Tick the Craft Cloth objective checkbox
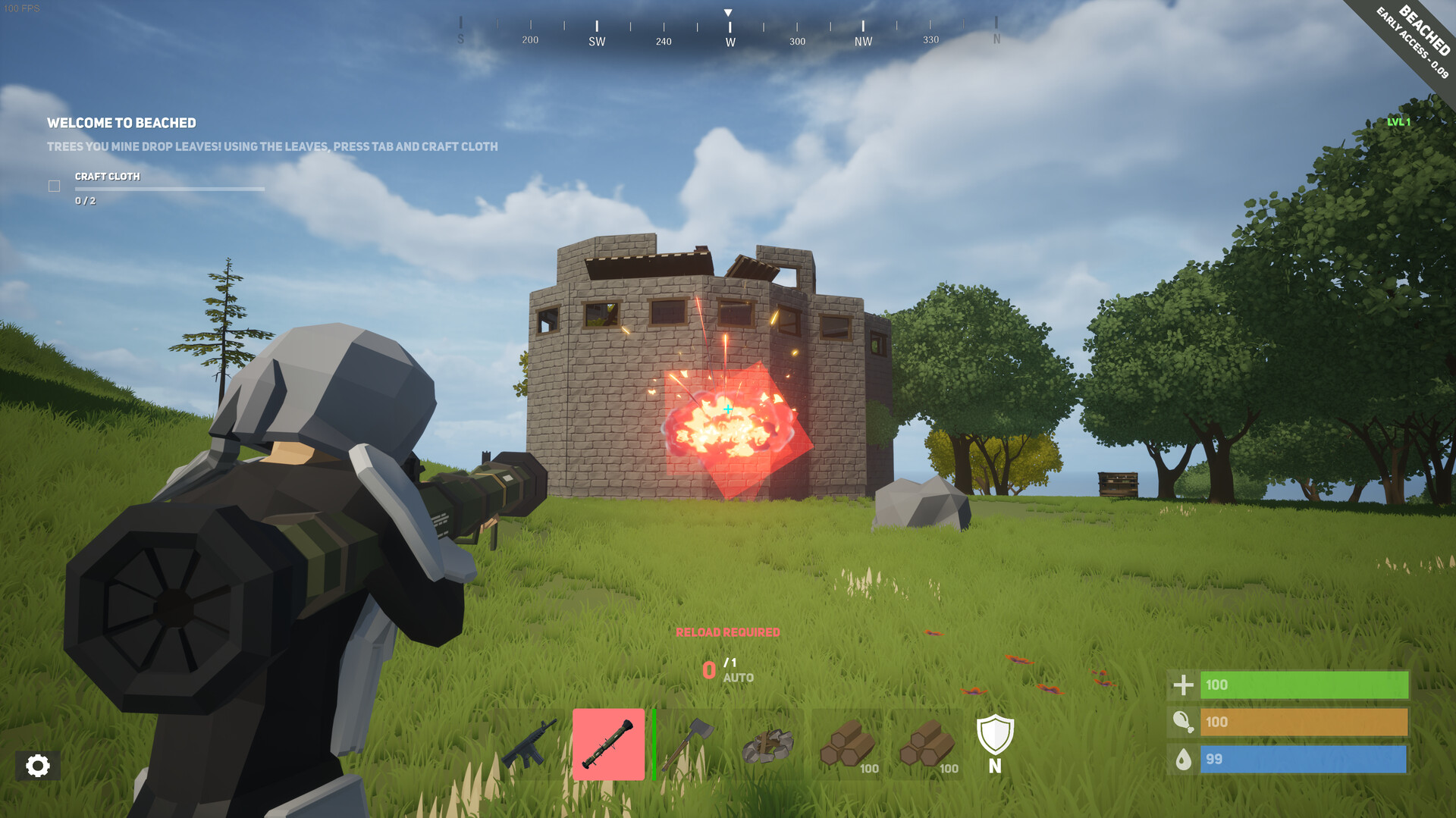 coord(55,186)
